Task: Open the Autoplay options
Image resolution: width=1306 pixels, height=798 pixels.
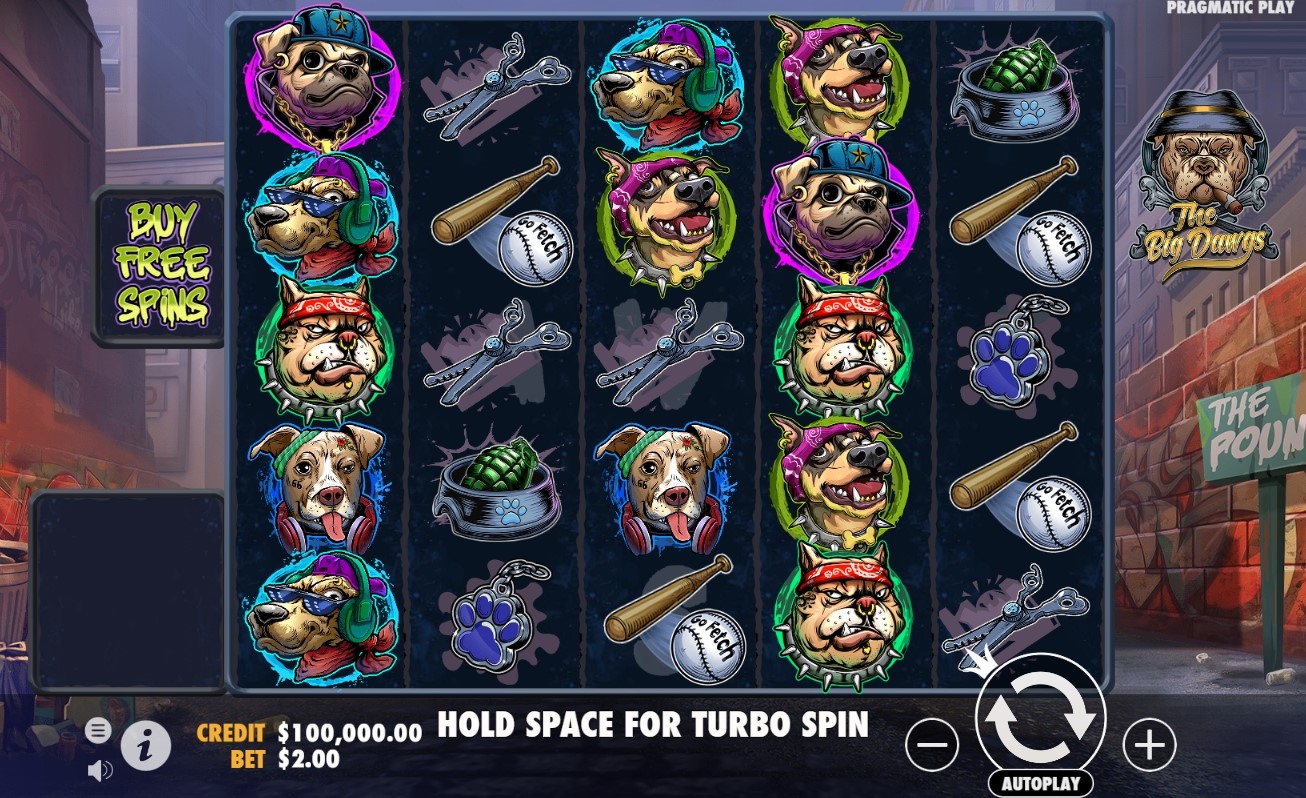Action: (x=1040, y=783)
